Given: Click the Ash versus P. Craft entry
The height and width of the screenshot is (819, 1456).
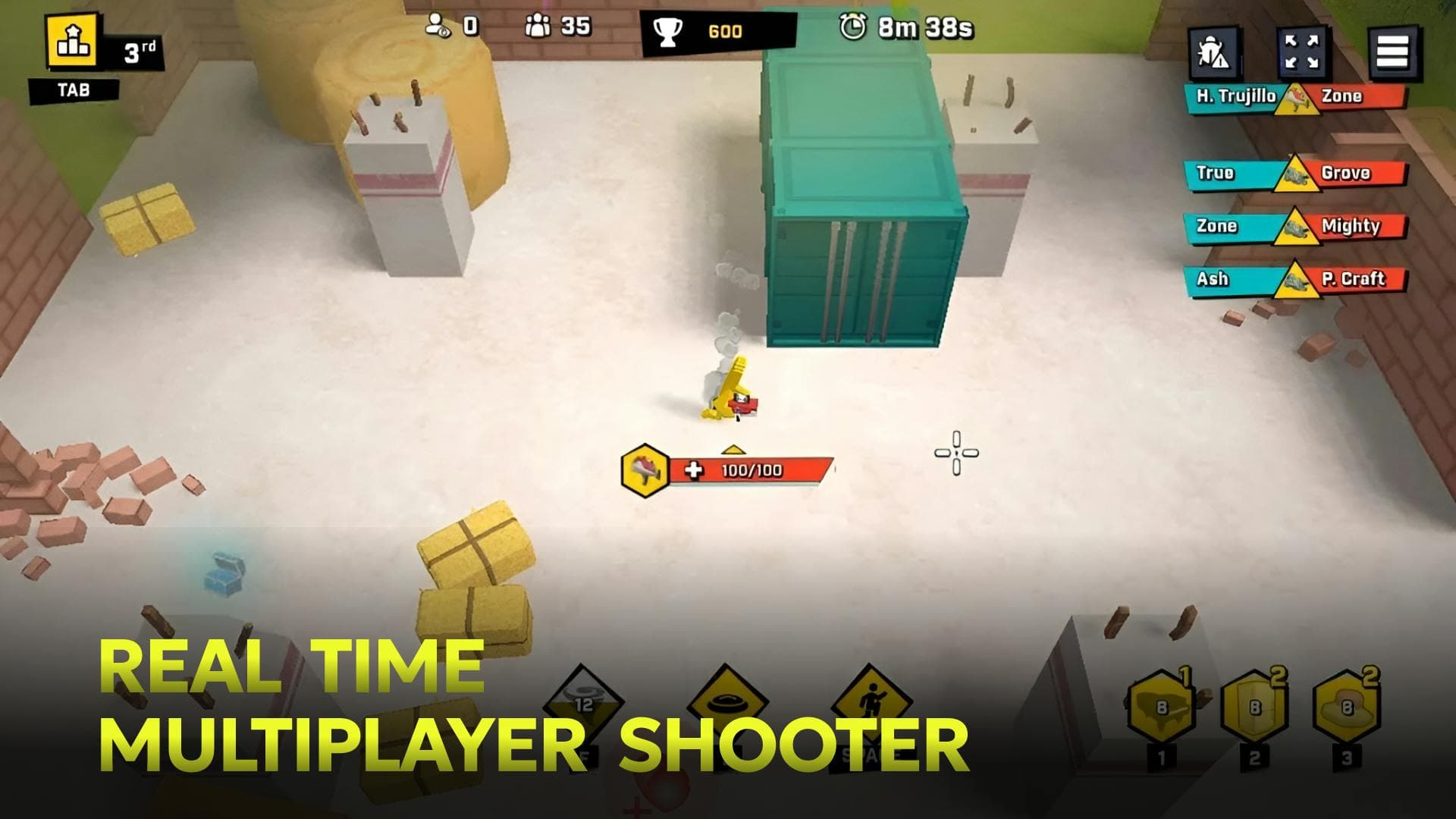Looking at the screenshot, I should [x=1289, y=280].
